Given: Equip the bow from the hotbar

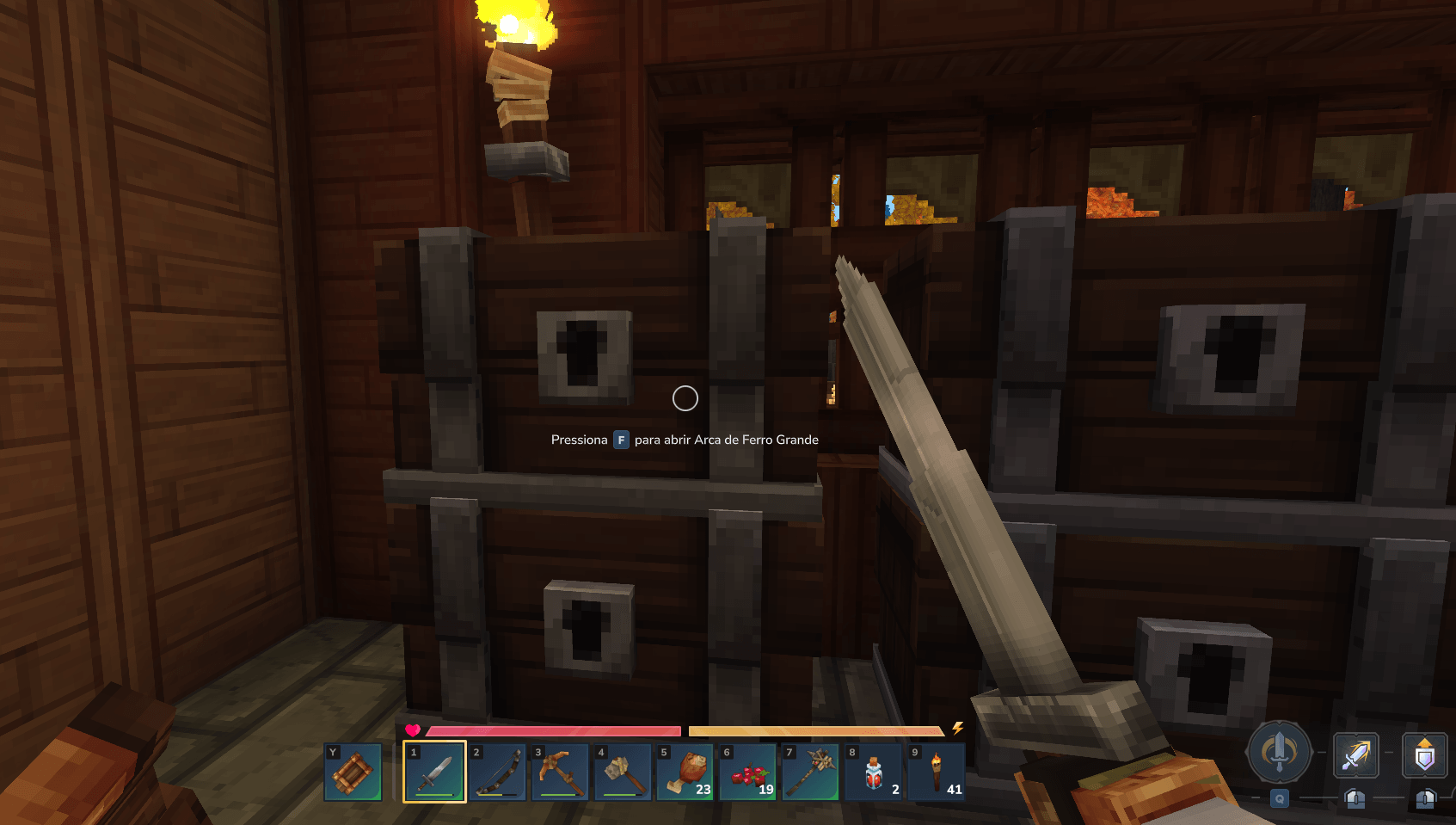Looking at the screenshot, I should tap(497, 772).
